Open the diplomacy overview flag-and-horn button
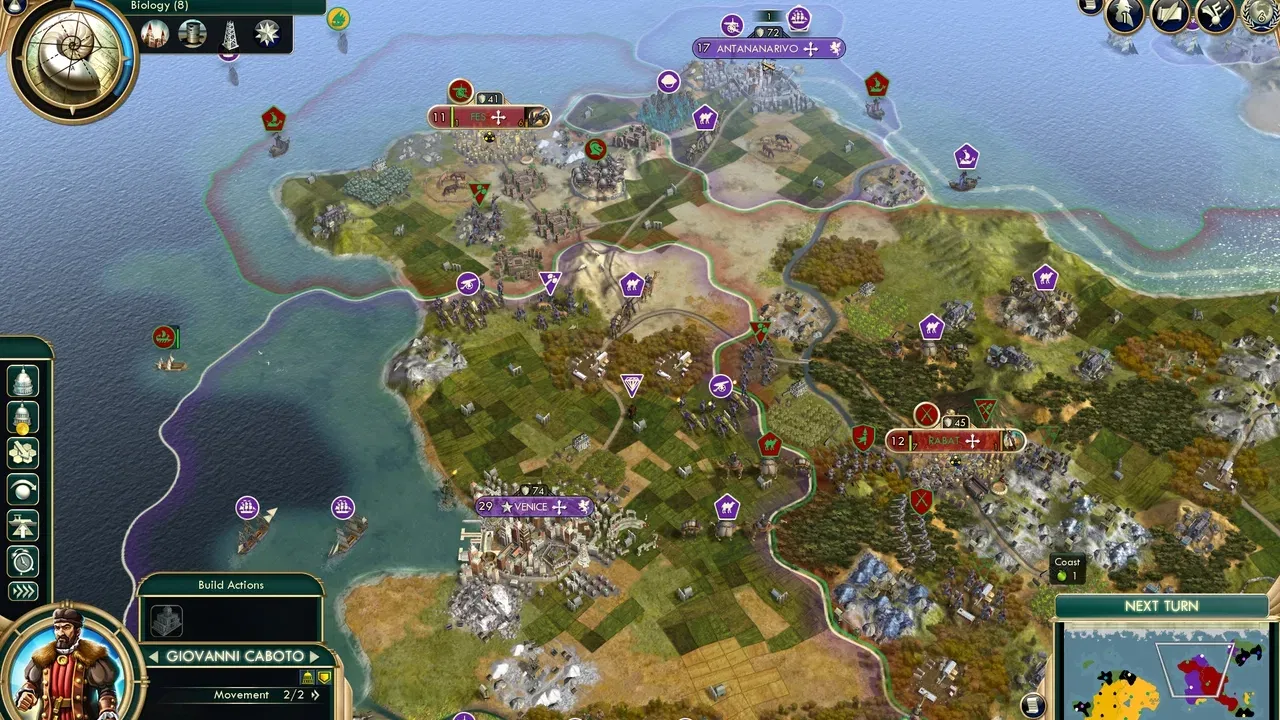This screenshot has height=720, width=1280. [x=1216, y=15]
